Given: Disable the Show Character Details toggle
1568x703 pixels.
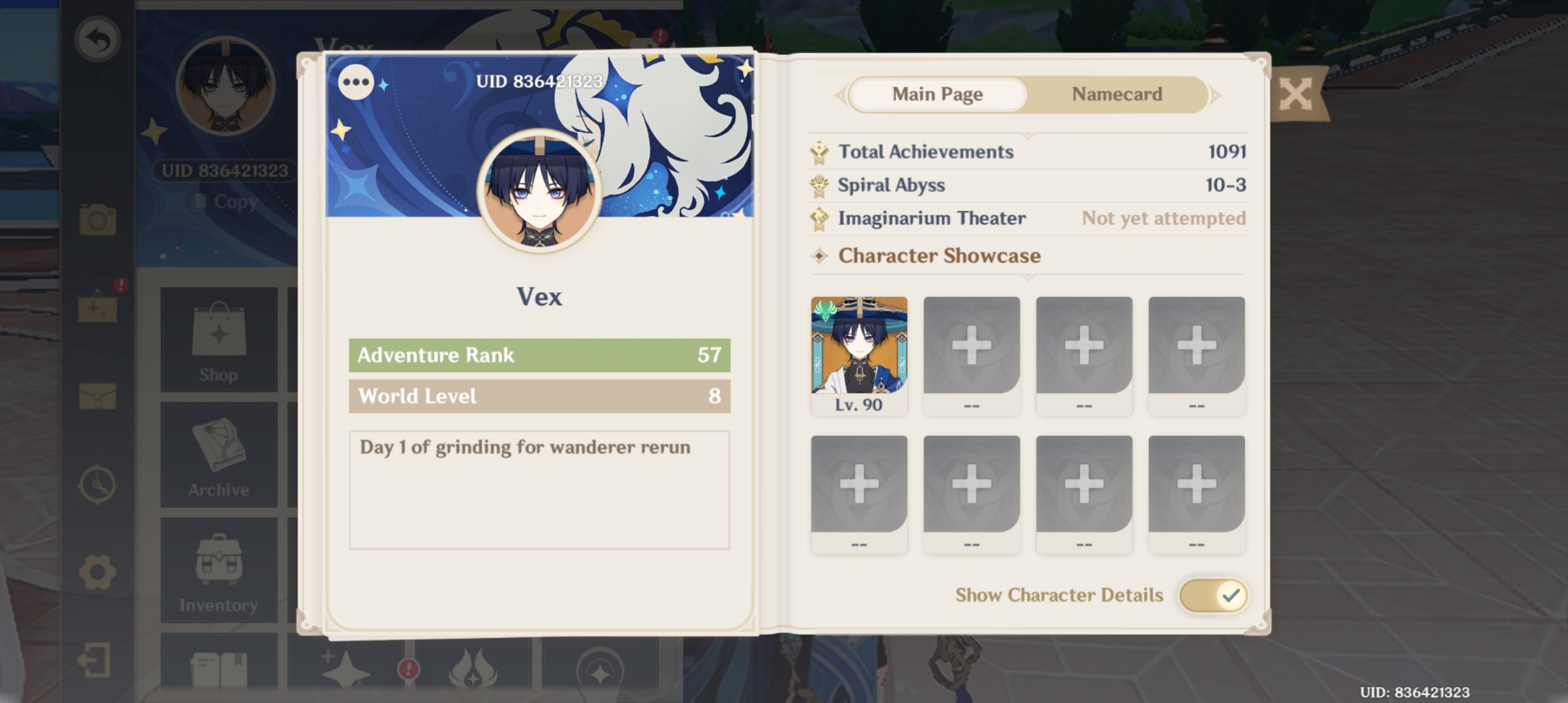Looking at the screenshot, I should [1212, 595].
